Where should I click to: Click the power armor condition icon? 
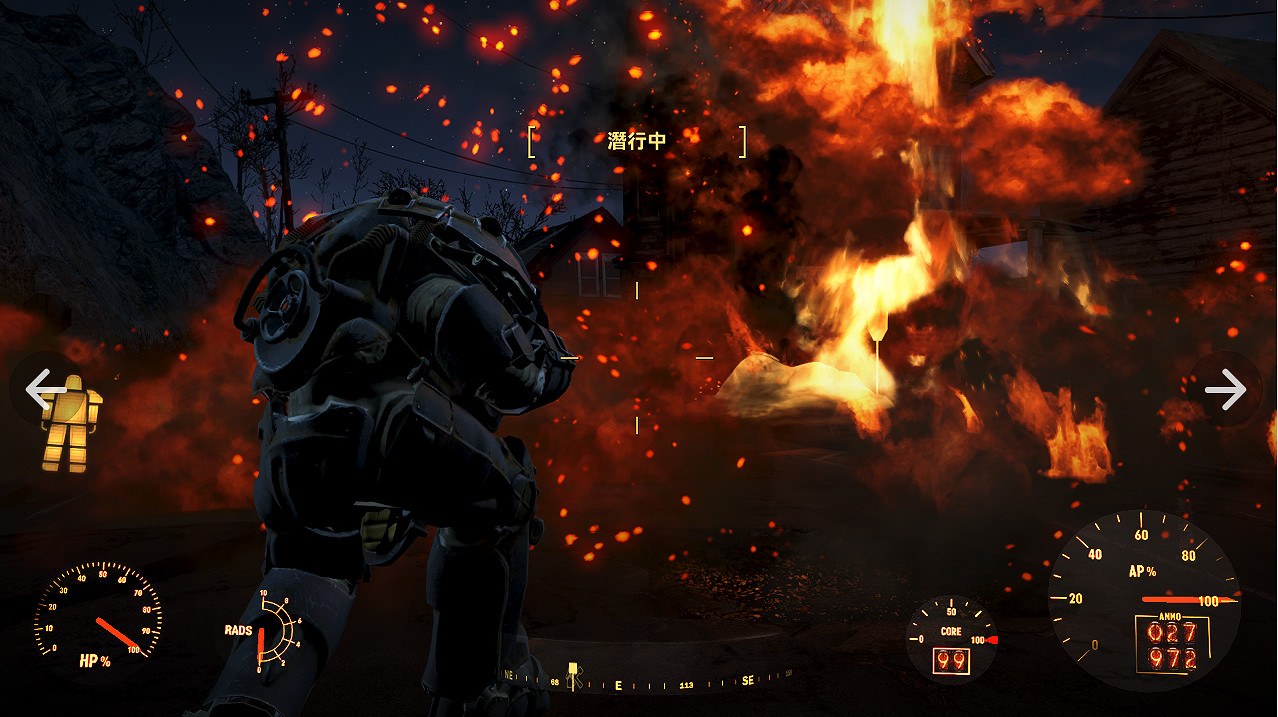click(x=72, y=425)
